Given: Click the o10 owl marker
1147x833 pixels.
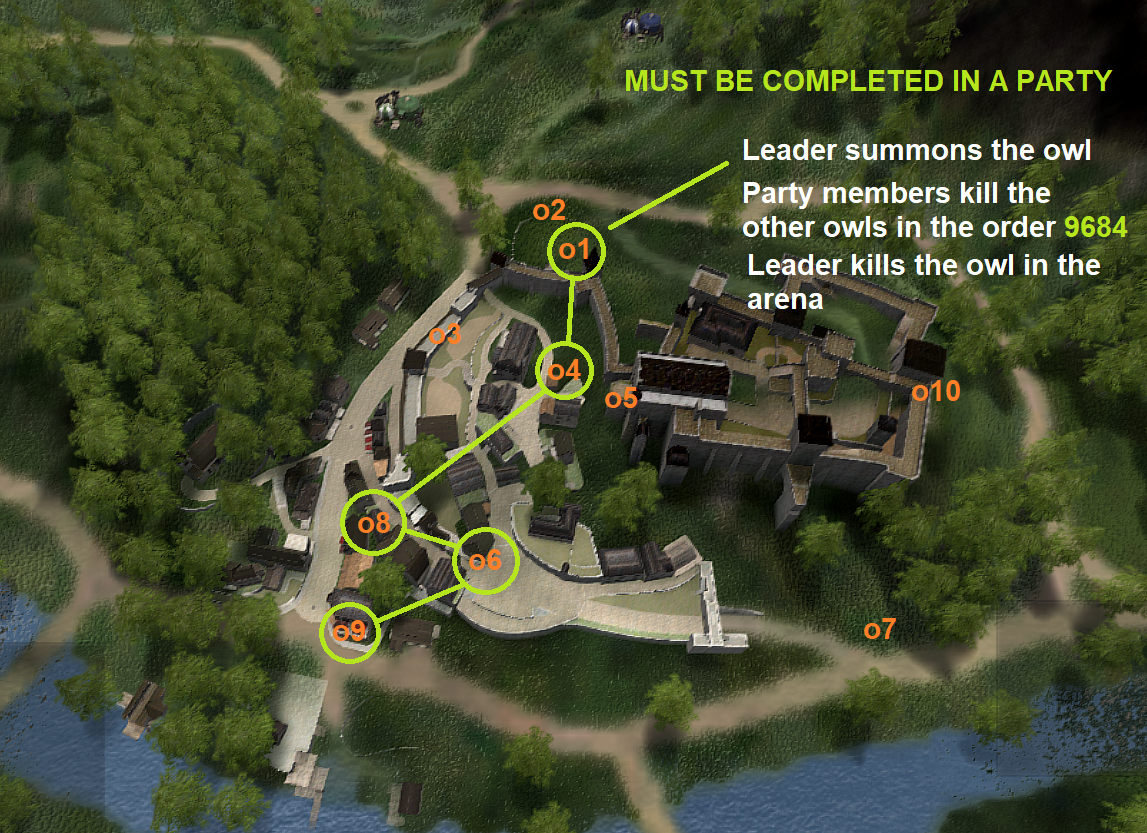Looking at the screenshot, I should [936, 391].
